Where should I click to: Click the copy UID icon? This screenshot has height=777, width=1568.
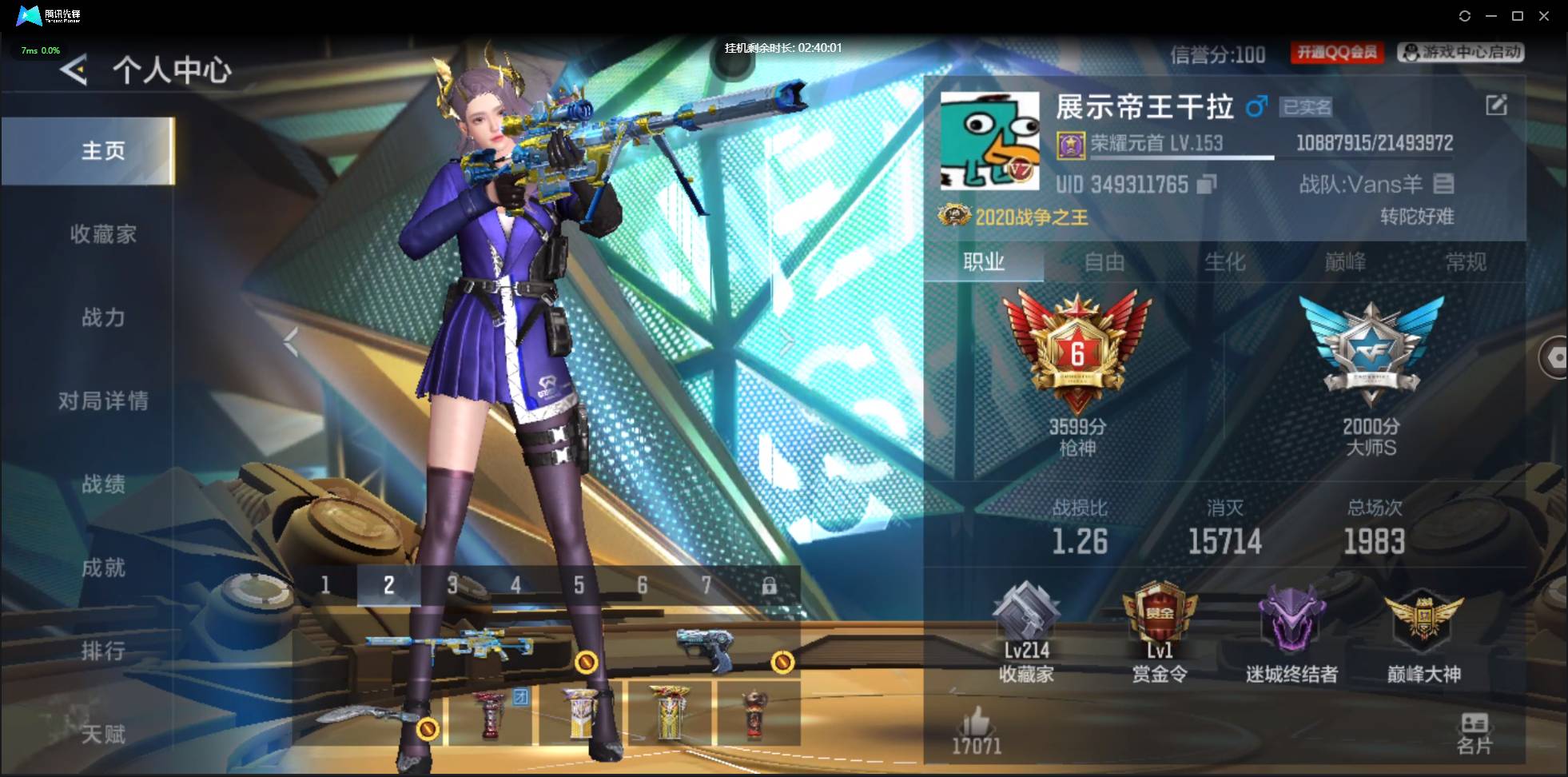(1207, 185)
